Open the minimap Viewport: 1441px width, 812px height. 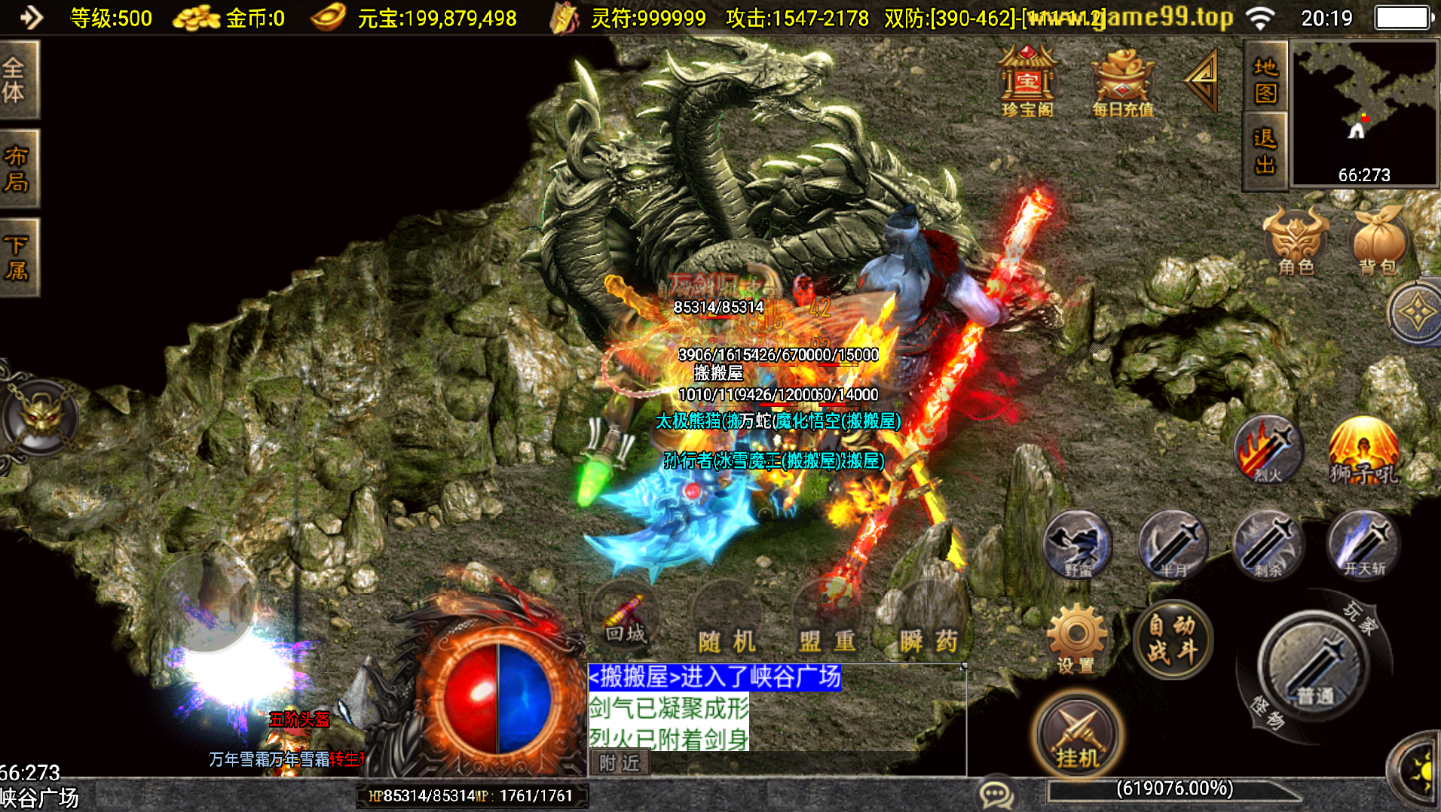pyautogui.click(x=1364, y=112)
